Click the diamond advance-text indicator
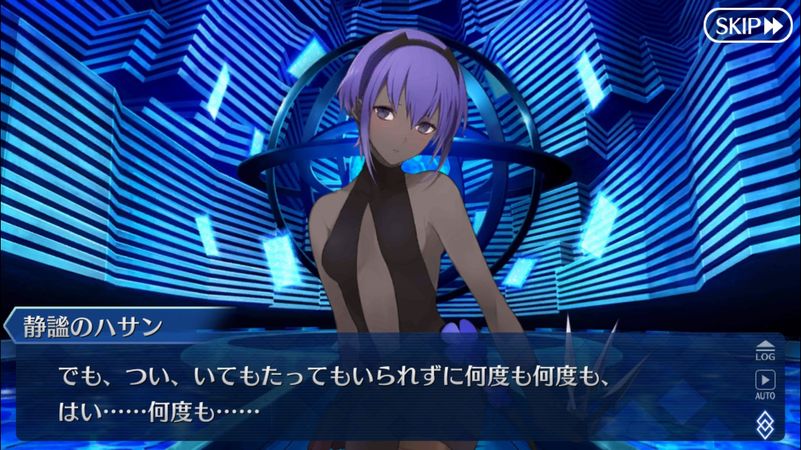The width and height of the screenshot is (801, 450). [765, 422]
